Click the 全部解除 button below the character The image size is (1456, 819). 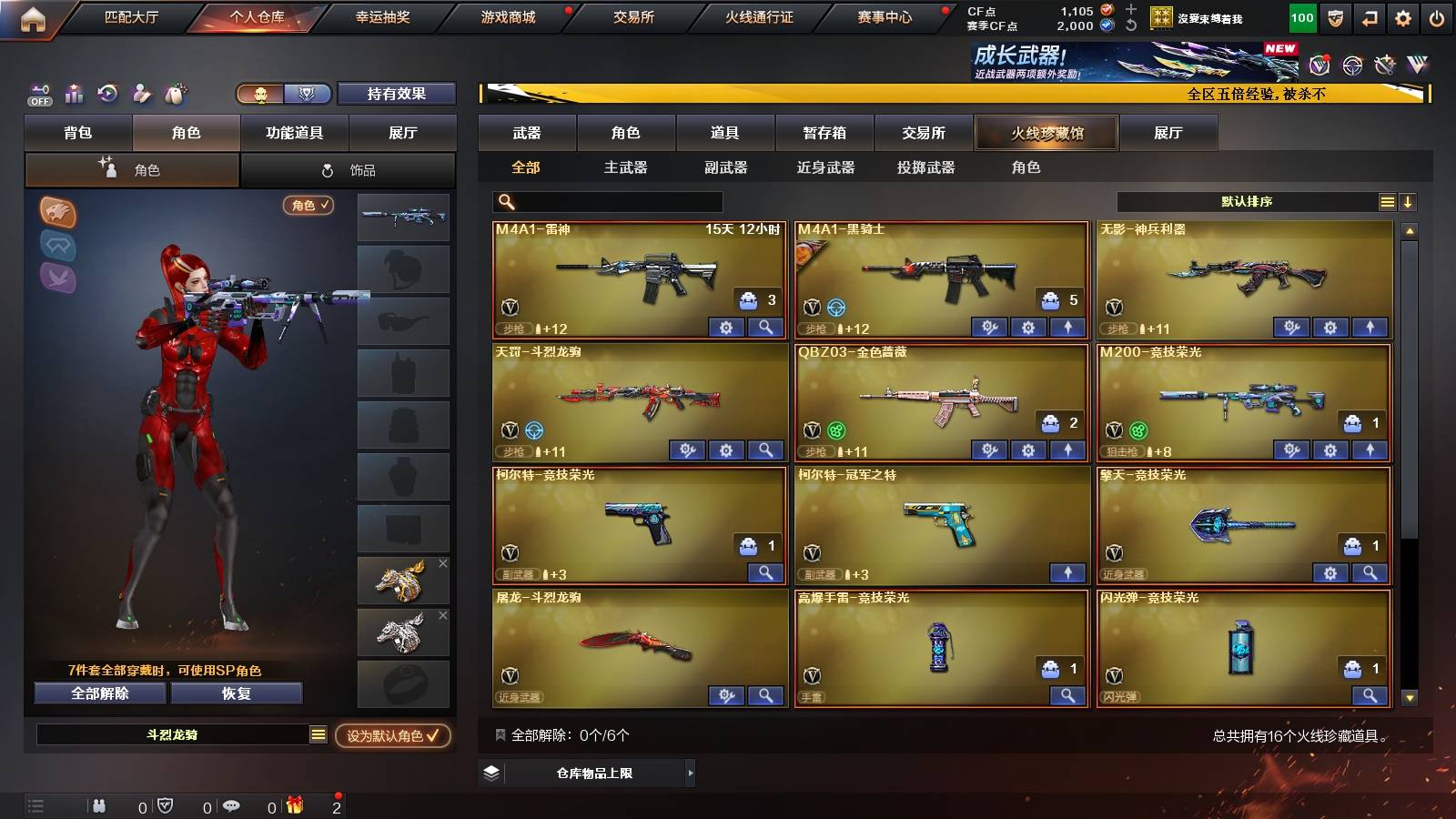98,693
